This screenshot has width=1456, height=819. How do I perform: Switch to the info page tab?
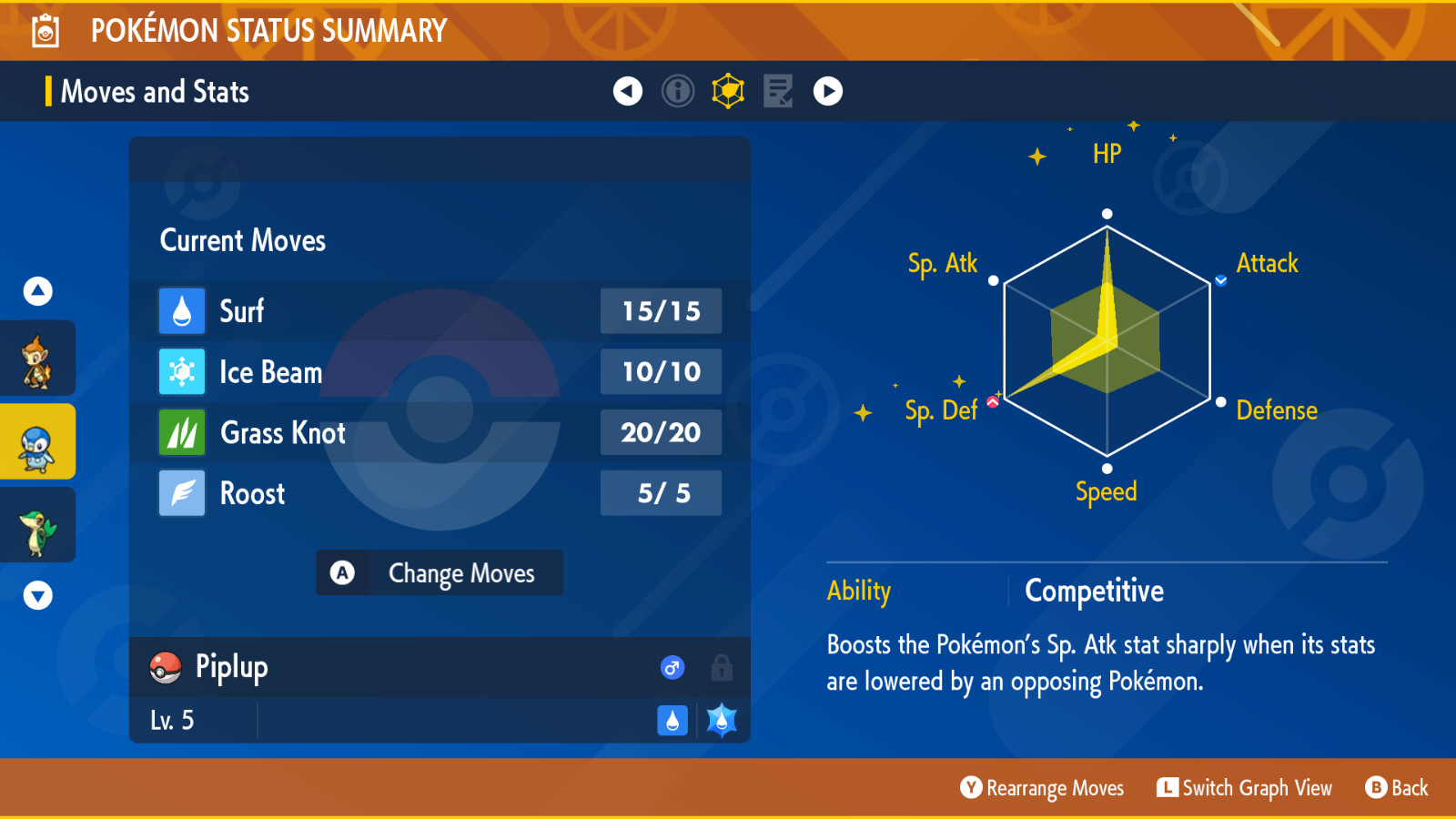pos(678,91)
